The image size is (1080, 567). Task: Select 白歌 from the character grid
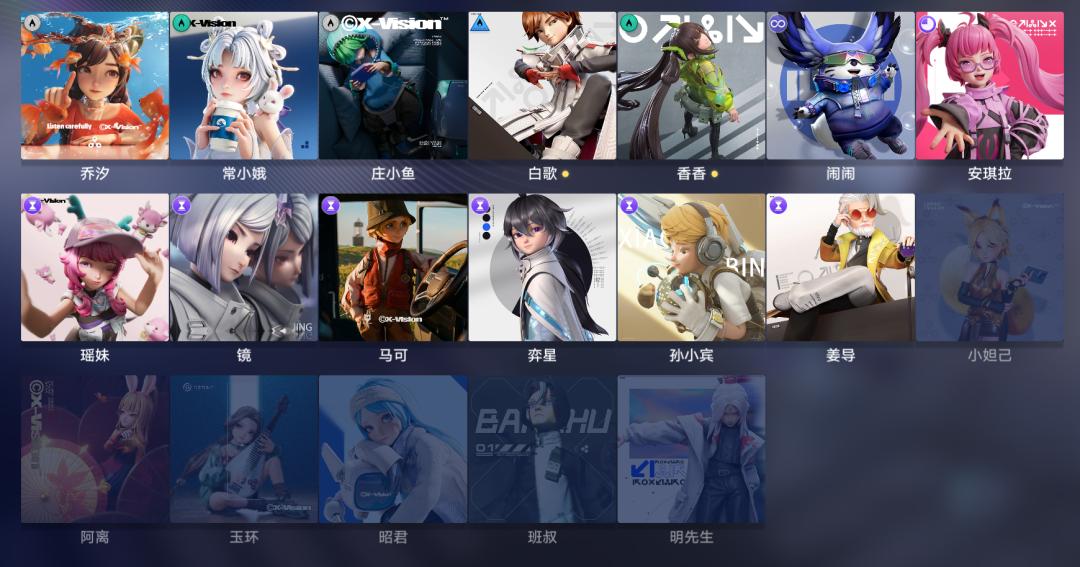click(542, 86)
